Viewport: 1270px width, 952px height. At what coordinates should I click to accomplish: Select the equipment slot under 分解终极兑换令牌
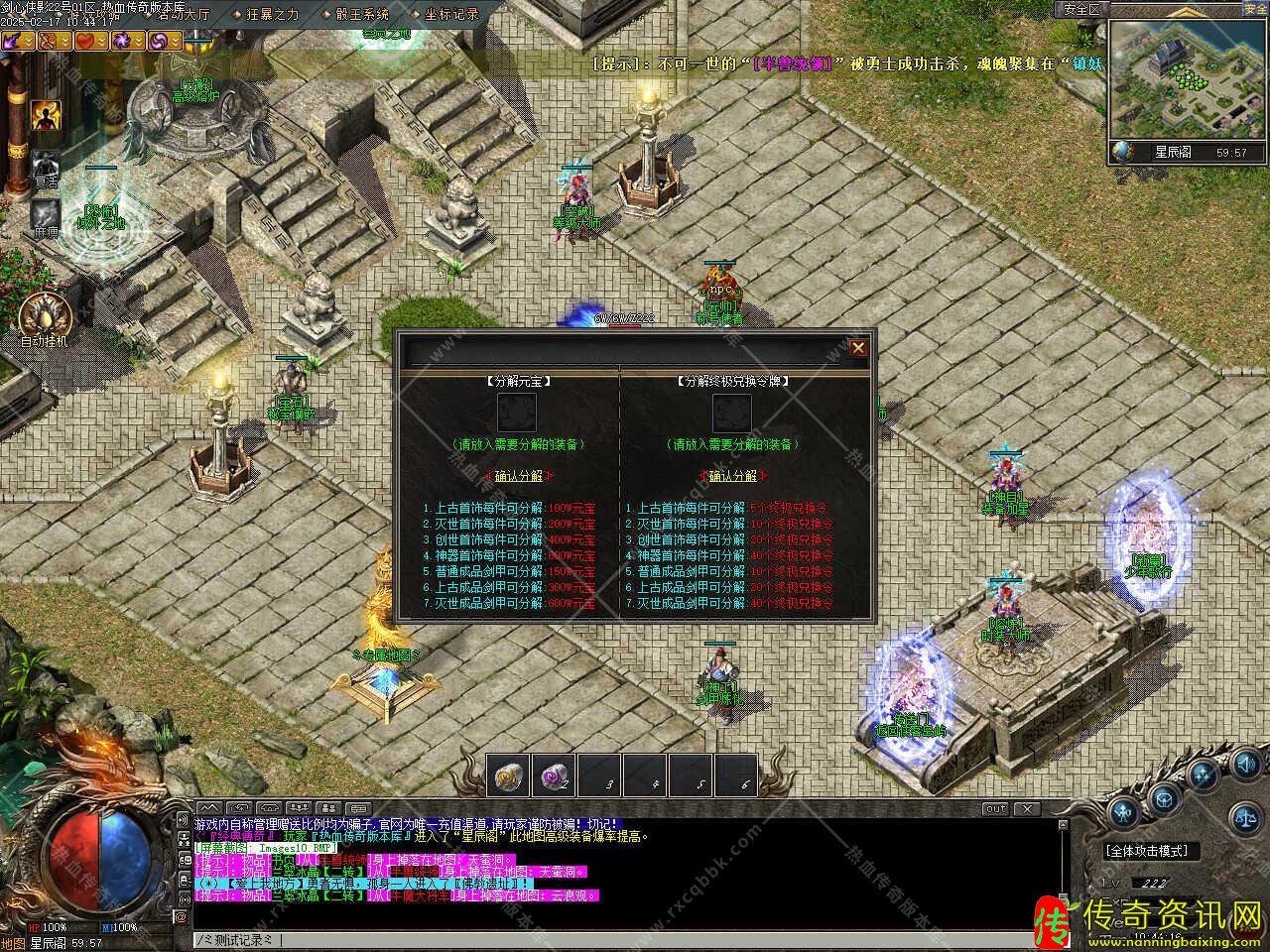pyautogui.click(x=731, y=413)
